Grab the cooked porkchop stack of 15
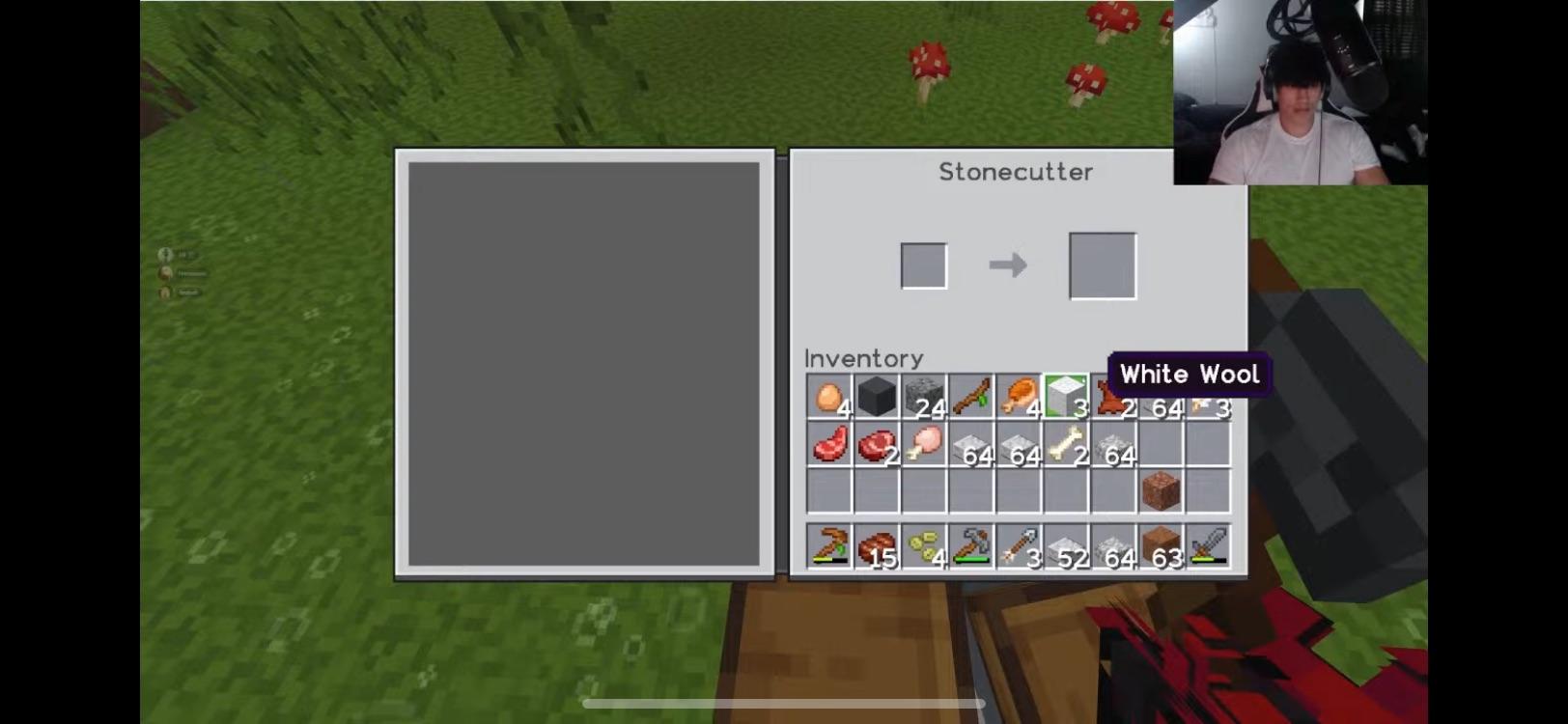This screenshot has height=724, width=1568. [877, 545]
